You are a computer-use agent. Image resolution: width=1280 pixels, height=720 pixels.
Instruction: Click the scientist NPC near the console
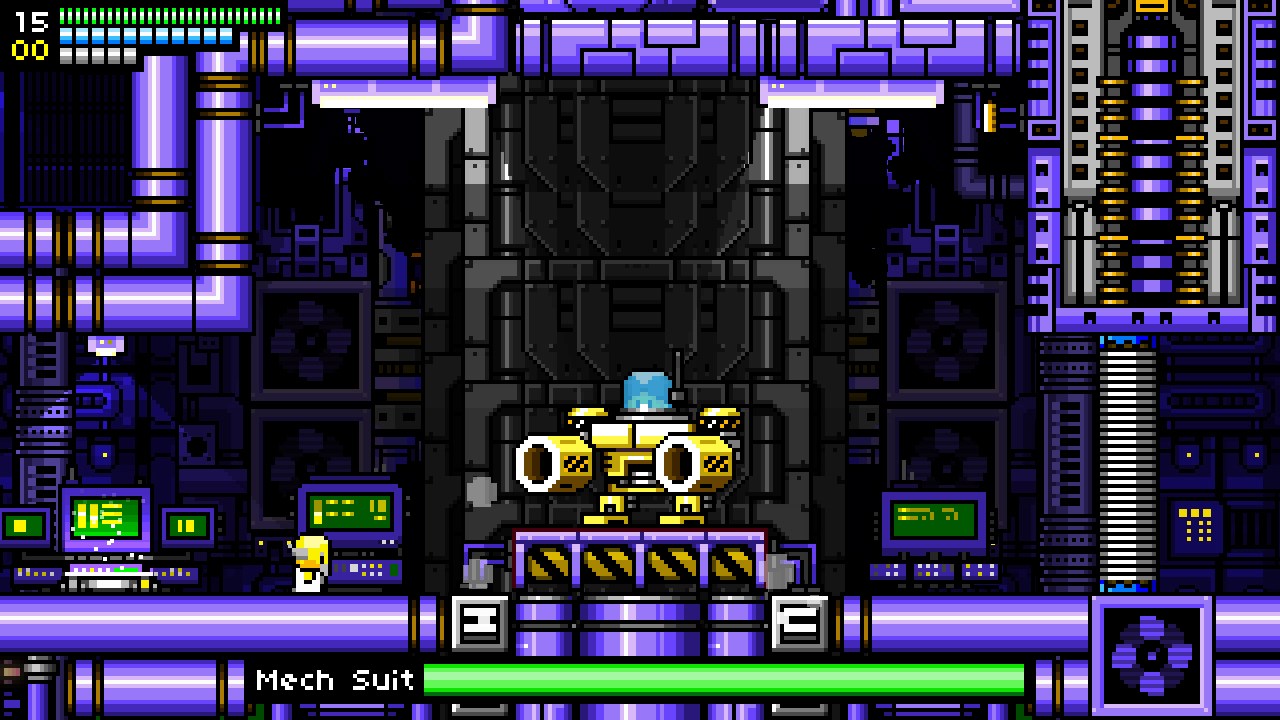(x=308, y=560)
